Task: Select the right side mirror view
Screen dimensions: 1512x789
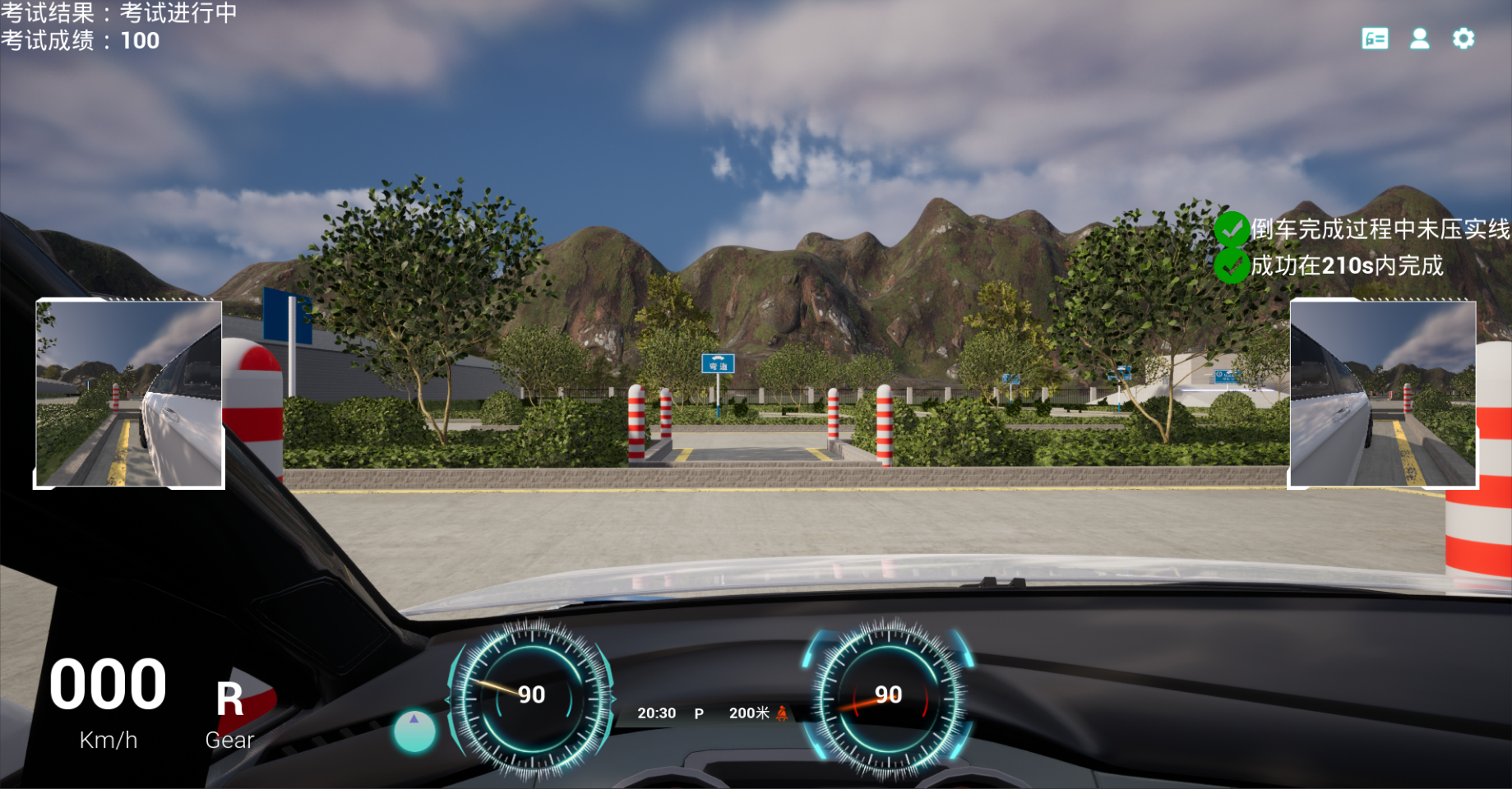Action: (1383, 394)
